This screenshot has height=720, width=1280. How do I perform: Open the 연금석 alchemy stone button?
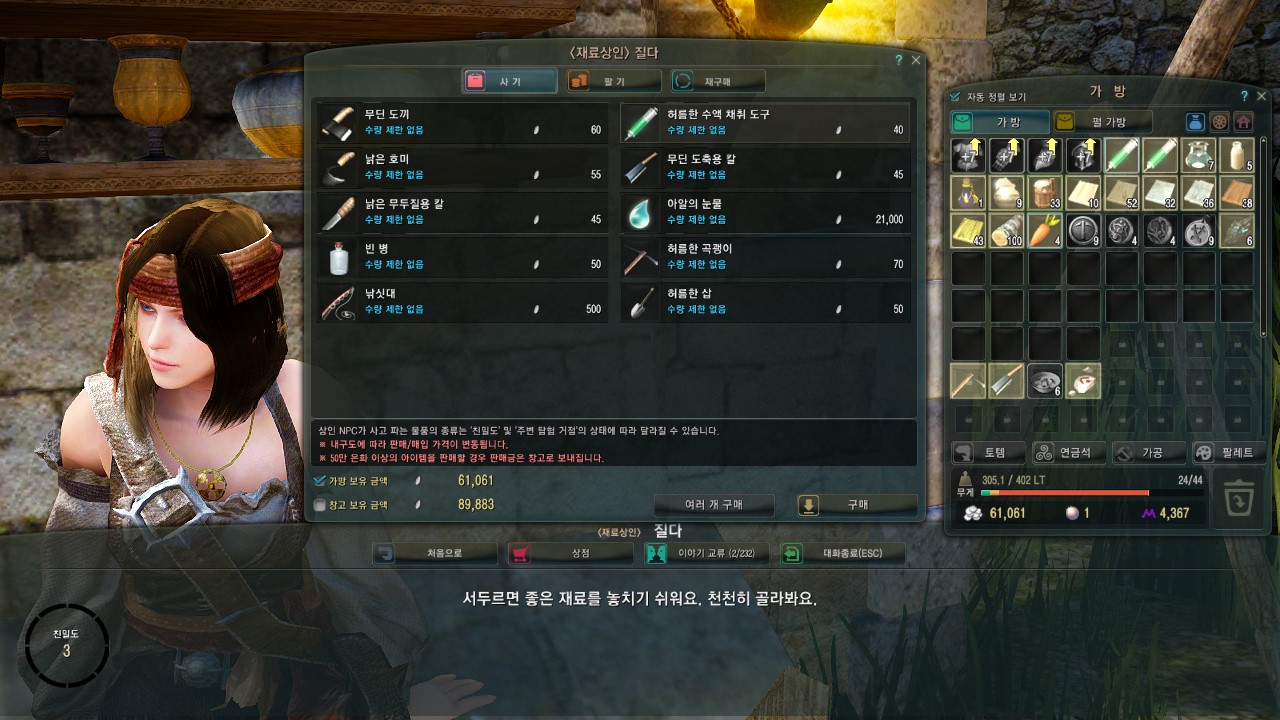pos(1069,453)
